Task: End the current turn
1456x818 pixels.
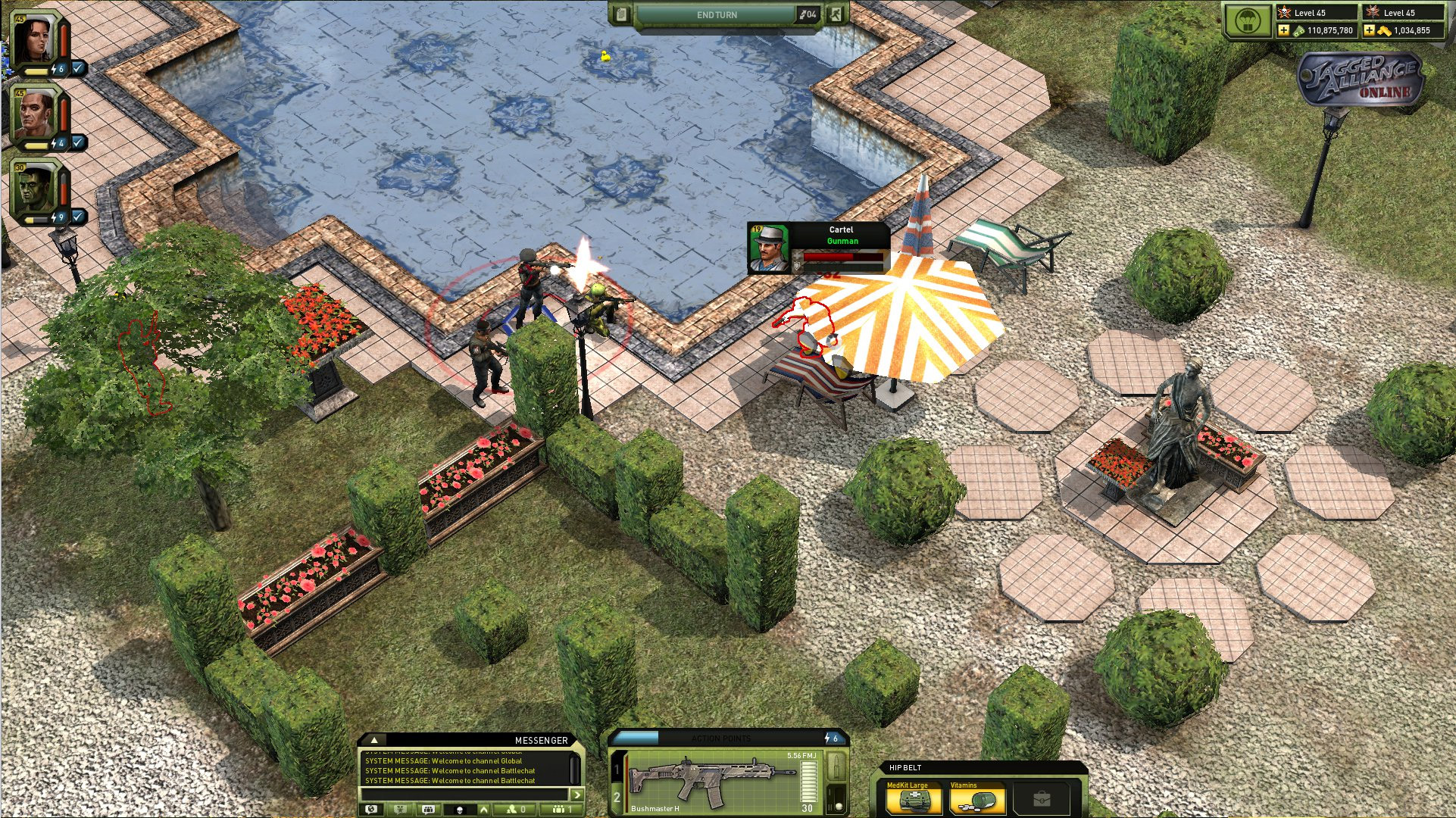Action: pos(716,15)
